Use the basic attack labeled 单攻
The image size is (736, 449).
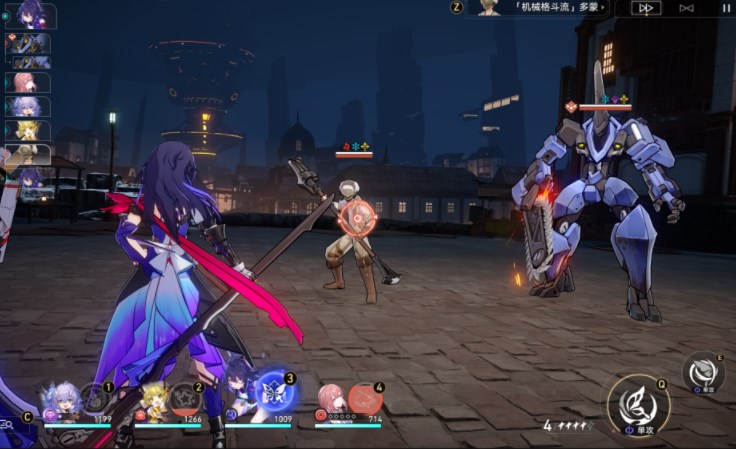(637, 405)
